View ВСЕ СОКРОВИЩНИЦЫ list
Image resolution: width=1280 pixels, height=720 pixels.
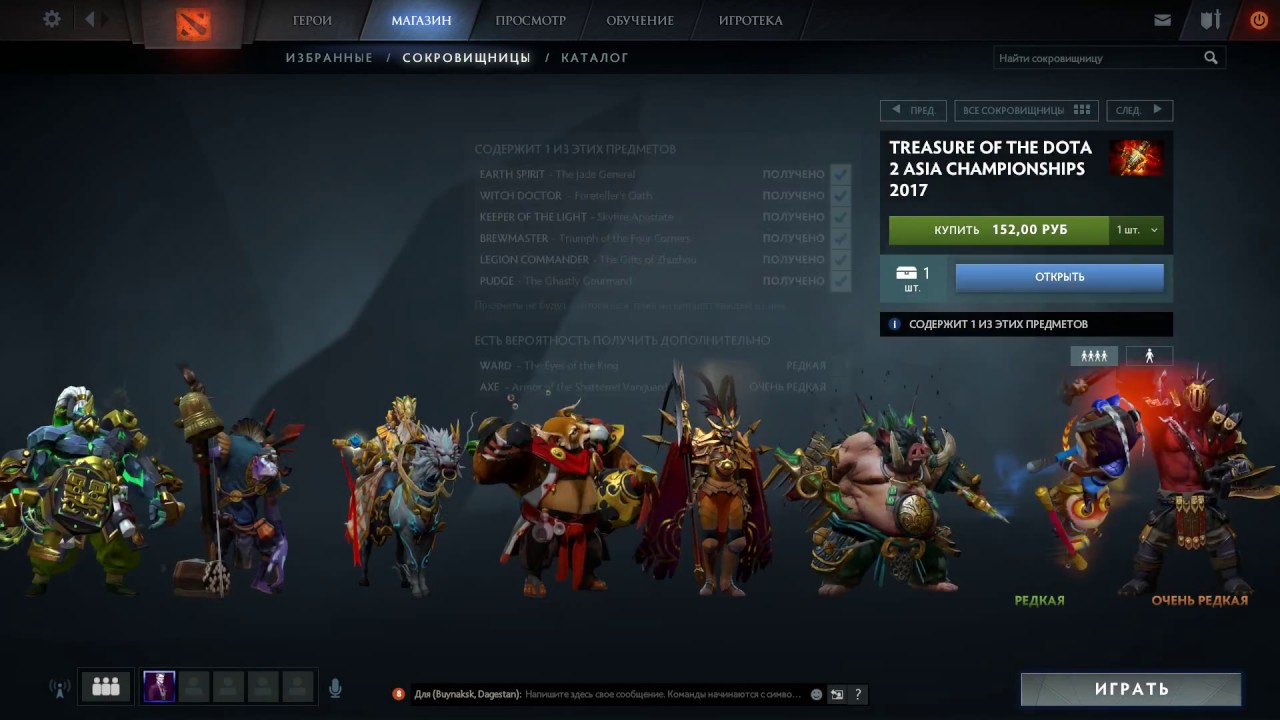click(x=1026, y=110)
